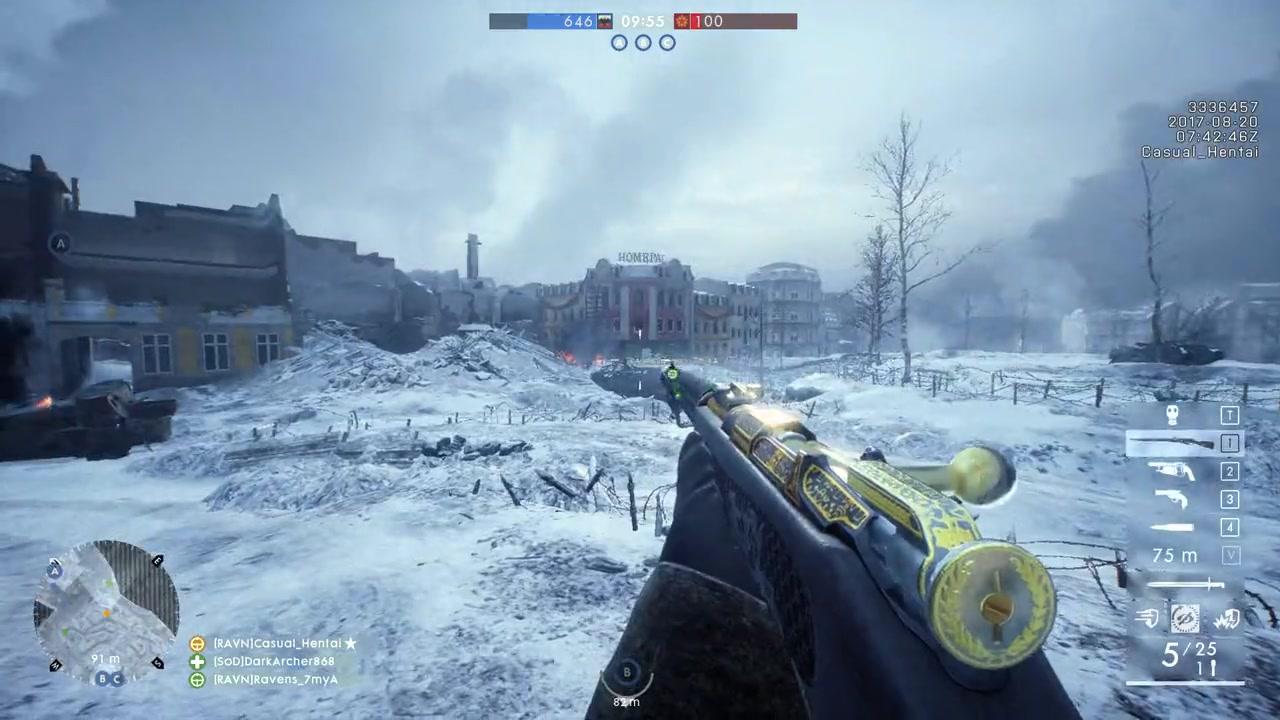Viewport: 1280px width, 720px height.
Task: Select the bayonet melee weapon icon
Action: click(x=1185, y=584)
